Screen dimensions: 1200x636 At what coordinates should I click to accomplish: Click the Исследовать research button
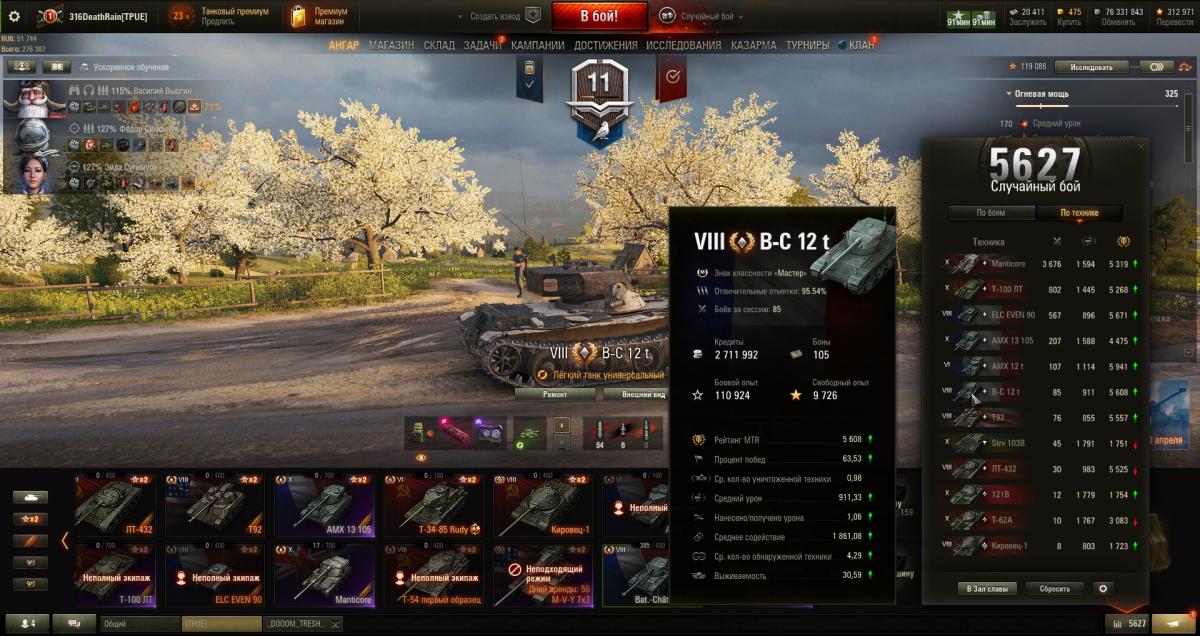[1089, 67]
